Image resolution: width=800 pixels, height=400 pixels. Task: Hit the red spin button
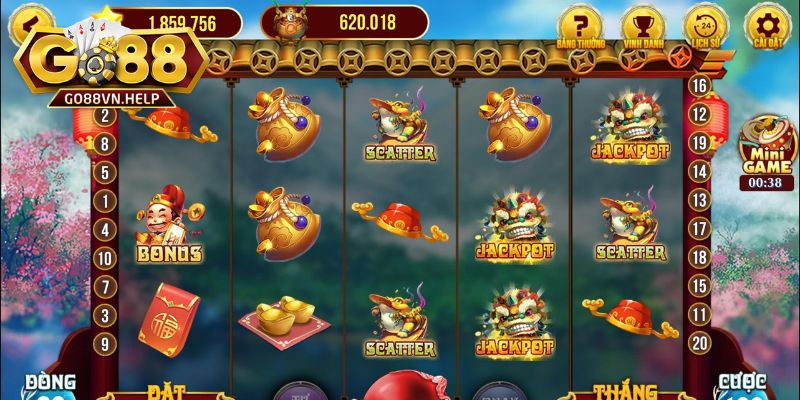pos(400,388)
